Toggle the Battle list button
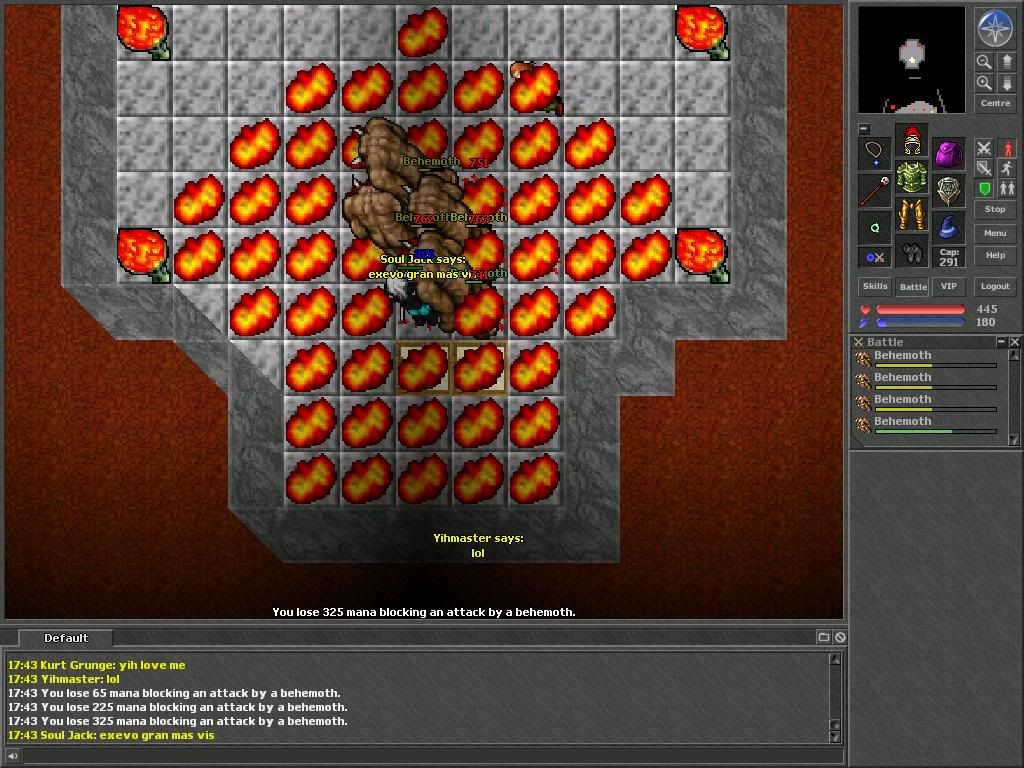1024x768 pixels. (x=913, y=286)
